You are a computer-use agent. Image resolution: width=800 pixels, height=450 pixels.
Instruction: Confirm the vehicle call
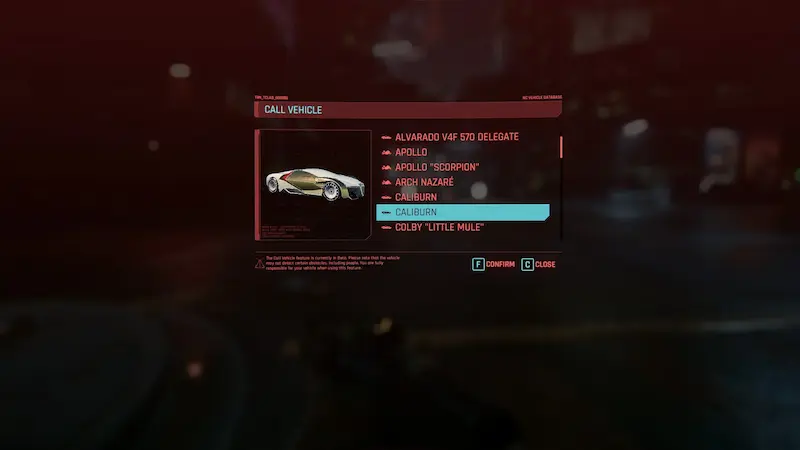tap(493, 265)
